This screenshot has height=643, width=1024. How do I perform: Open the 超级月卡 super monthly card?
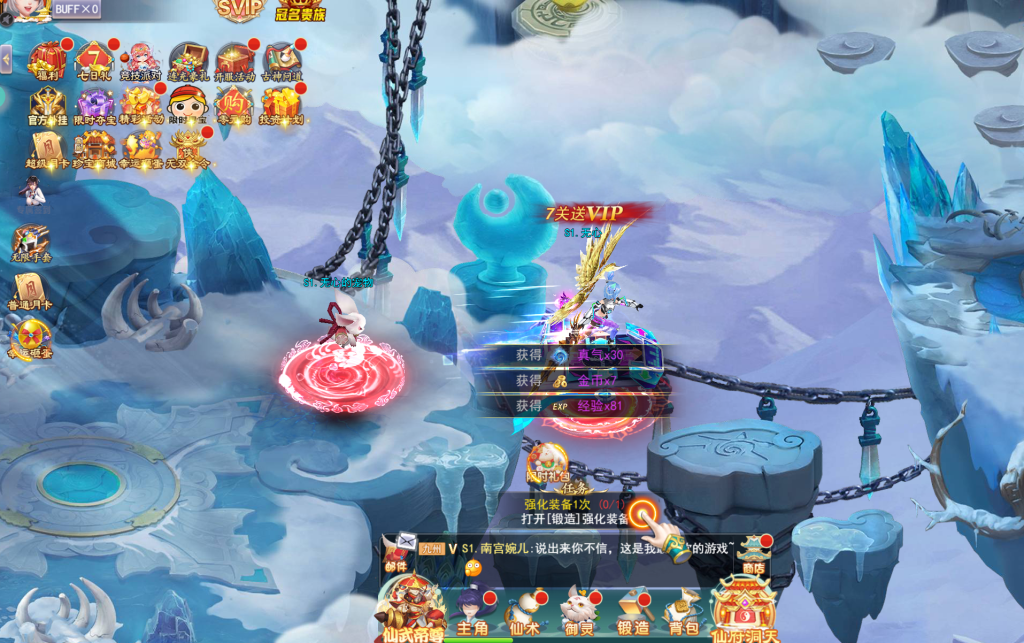click(46, 150)
